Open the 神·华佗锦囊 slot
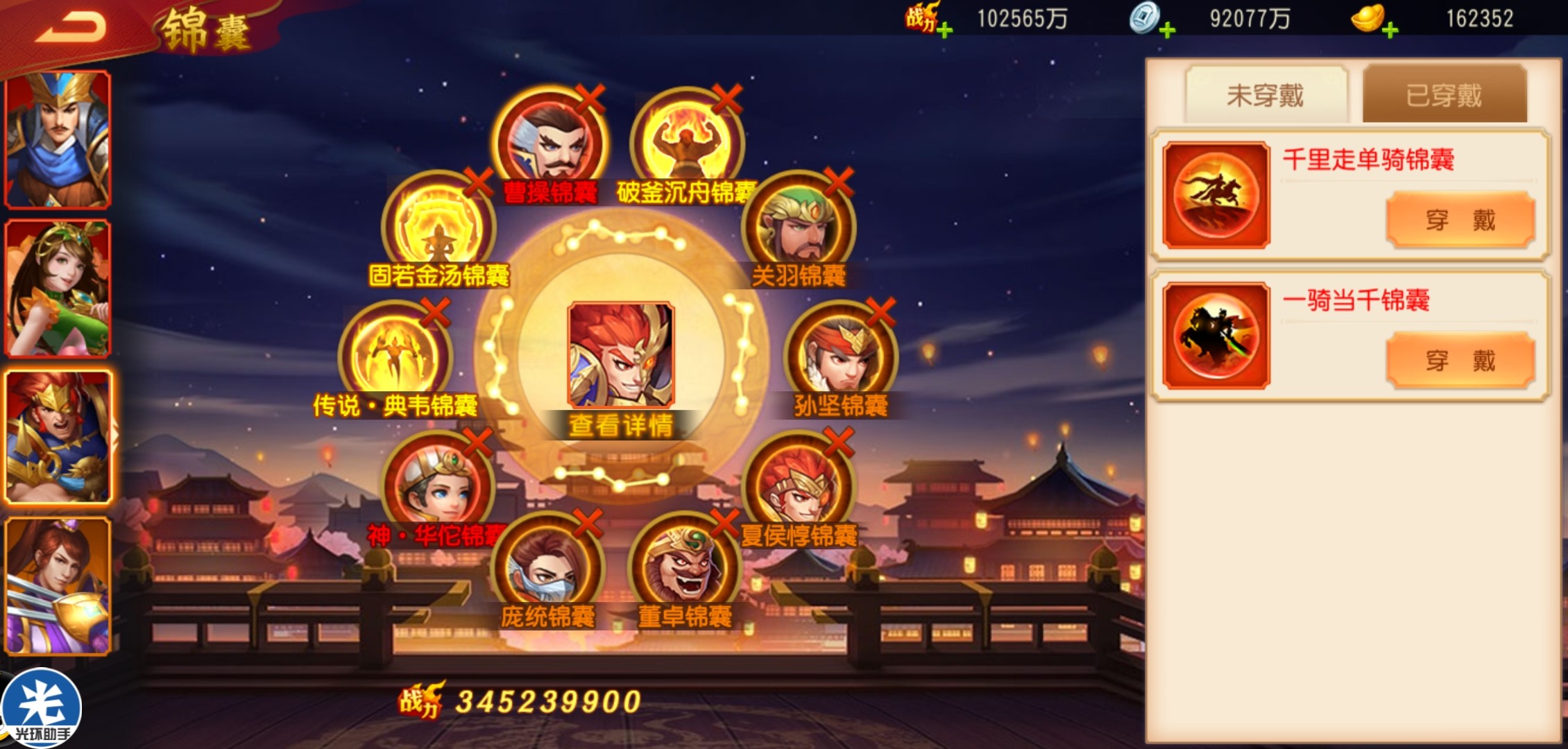Screen dimensions: 1568x749 click(x=438, y=487)
